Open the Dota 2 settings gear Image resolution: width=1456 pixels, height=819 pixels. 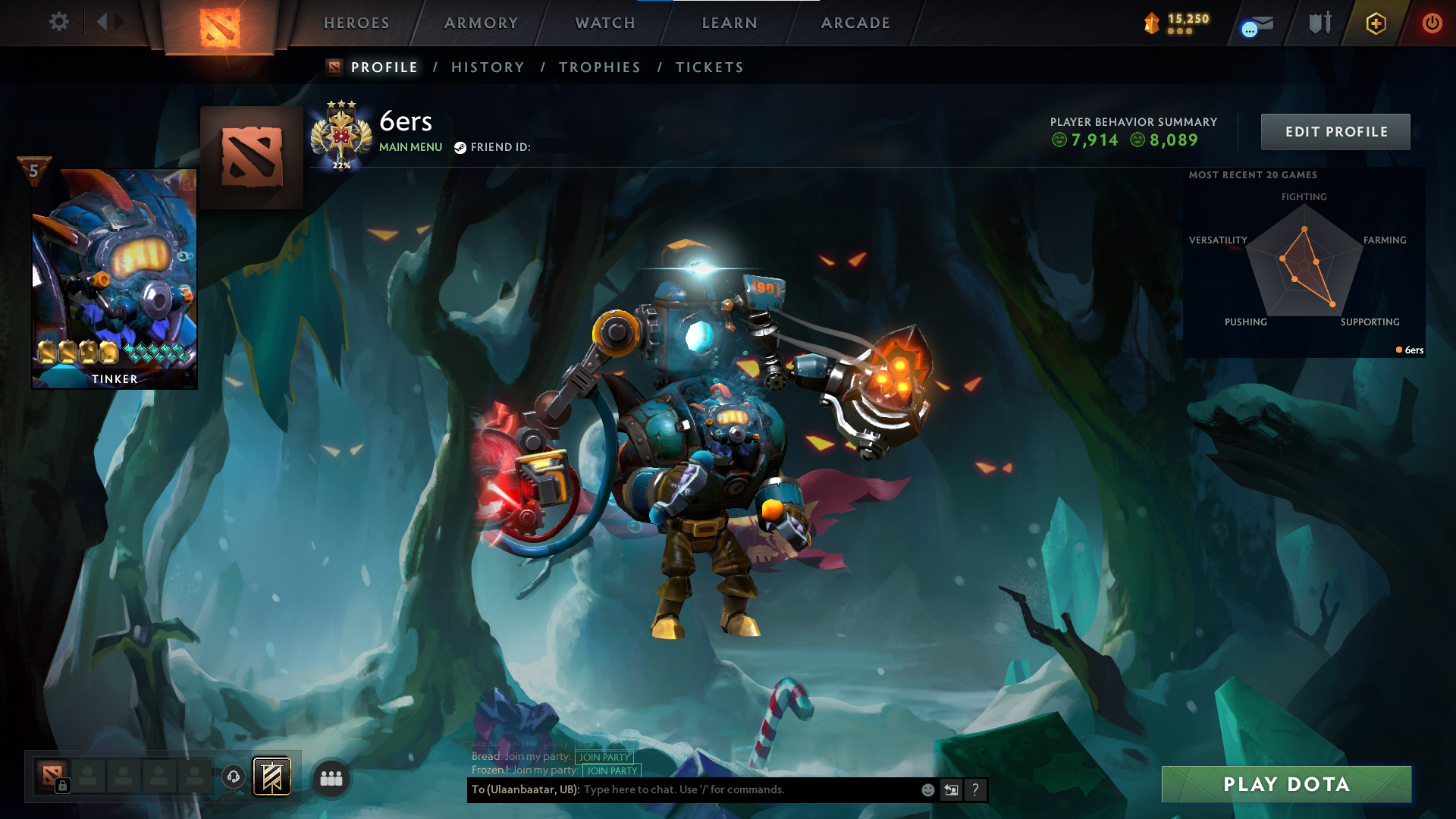(x=59, y=22)
